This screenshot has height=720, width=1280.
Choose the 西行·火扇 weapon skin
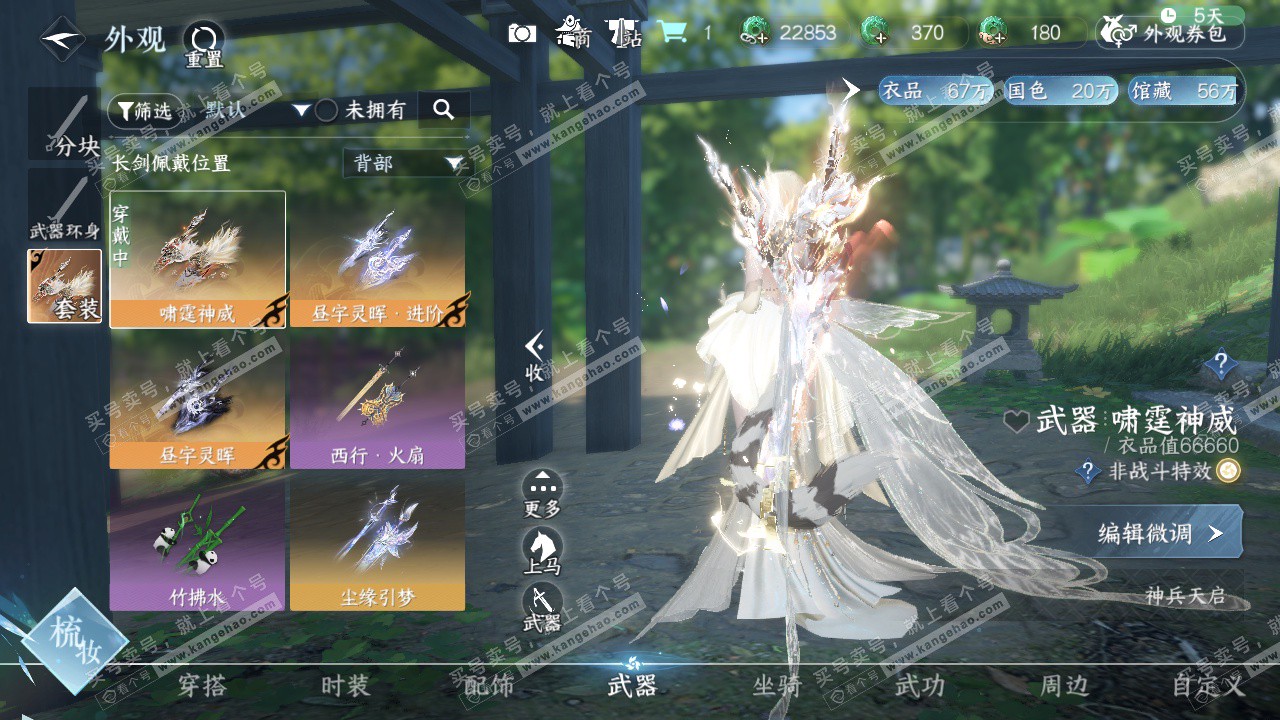coord(377,401)
